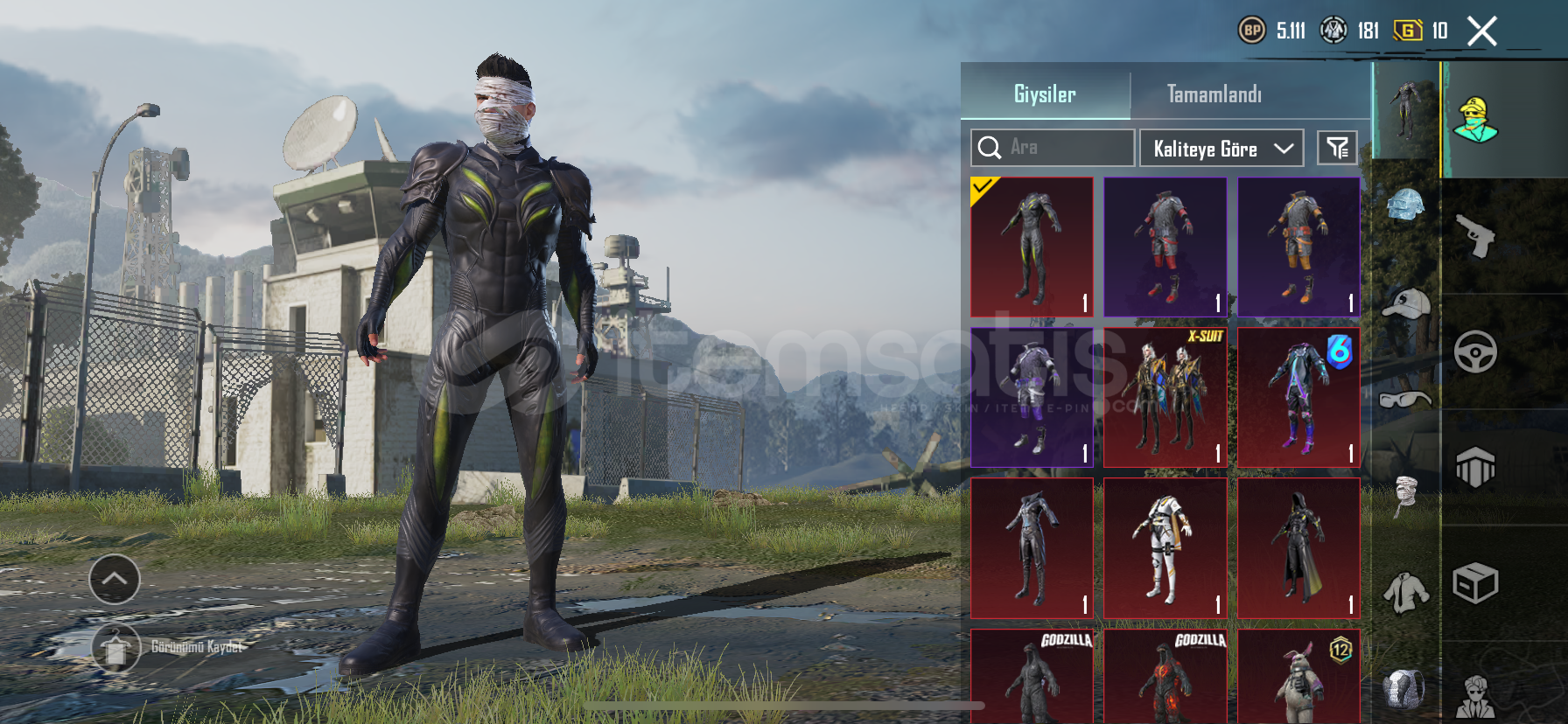Select the bunny costume with 12 badge

pyautogui.click(x=1298, y=676)
